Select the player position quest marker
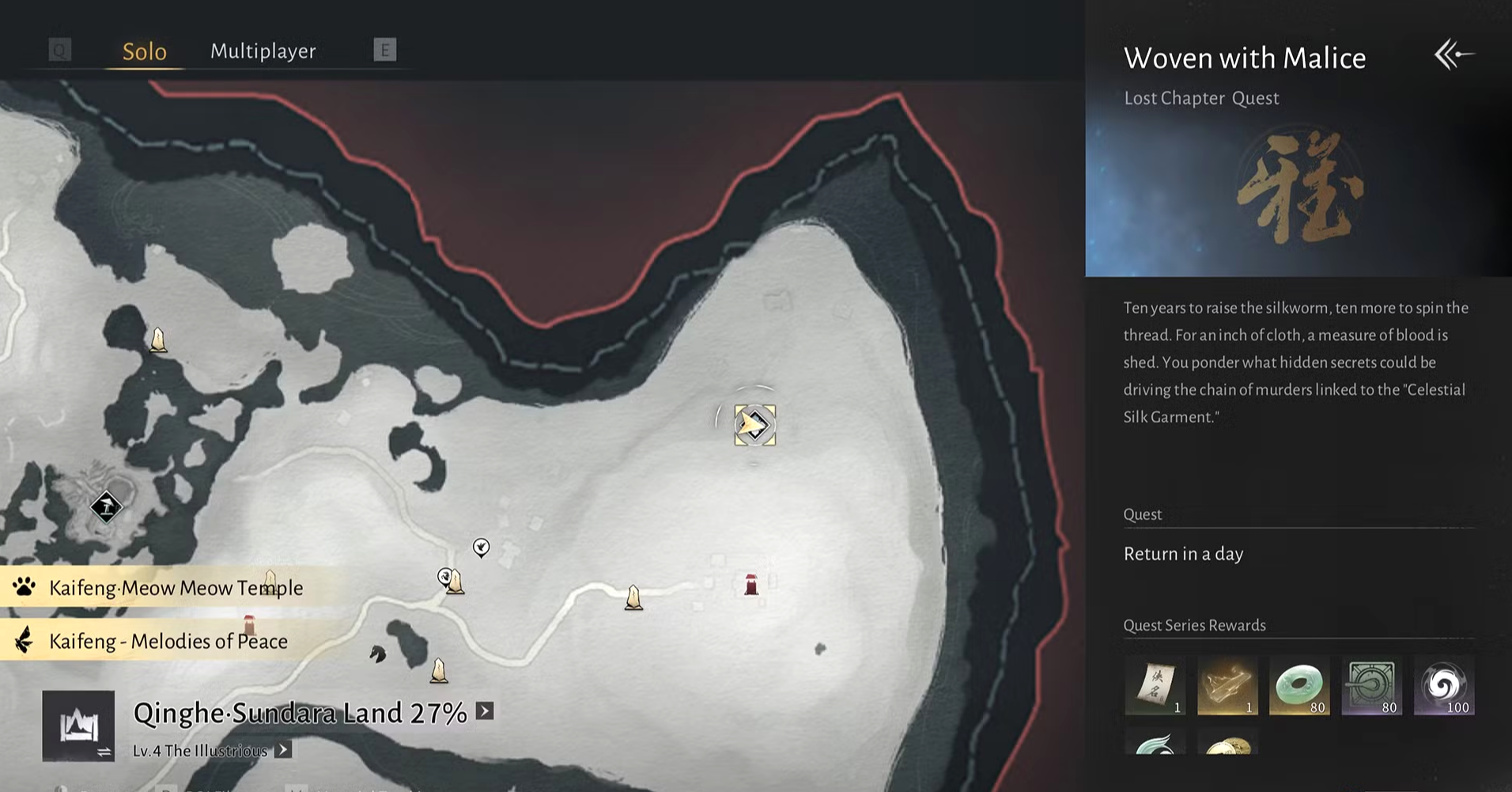Image resolution: width=1512 pixels, height=792 pixels. pyautogui.click(x=754, y=426)
